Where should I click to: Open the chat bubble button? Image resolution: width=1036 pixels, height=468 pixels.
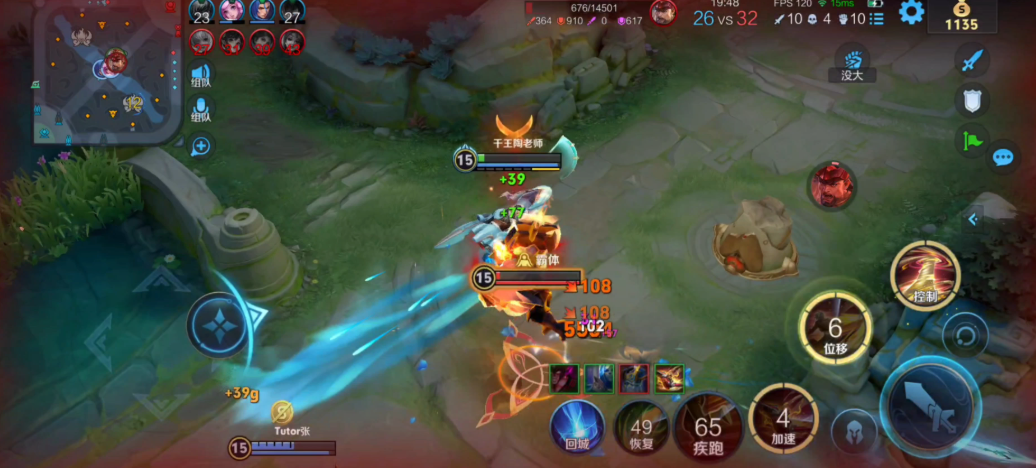pyautogui.click(x=1003, y=158)
